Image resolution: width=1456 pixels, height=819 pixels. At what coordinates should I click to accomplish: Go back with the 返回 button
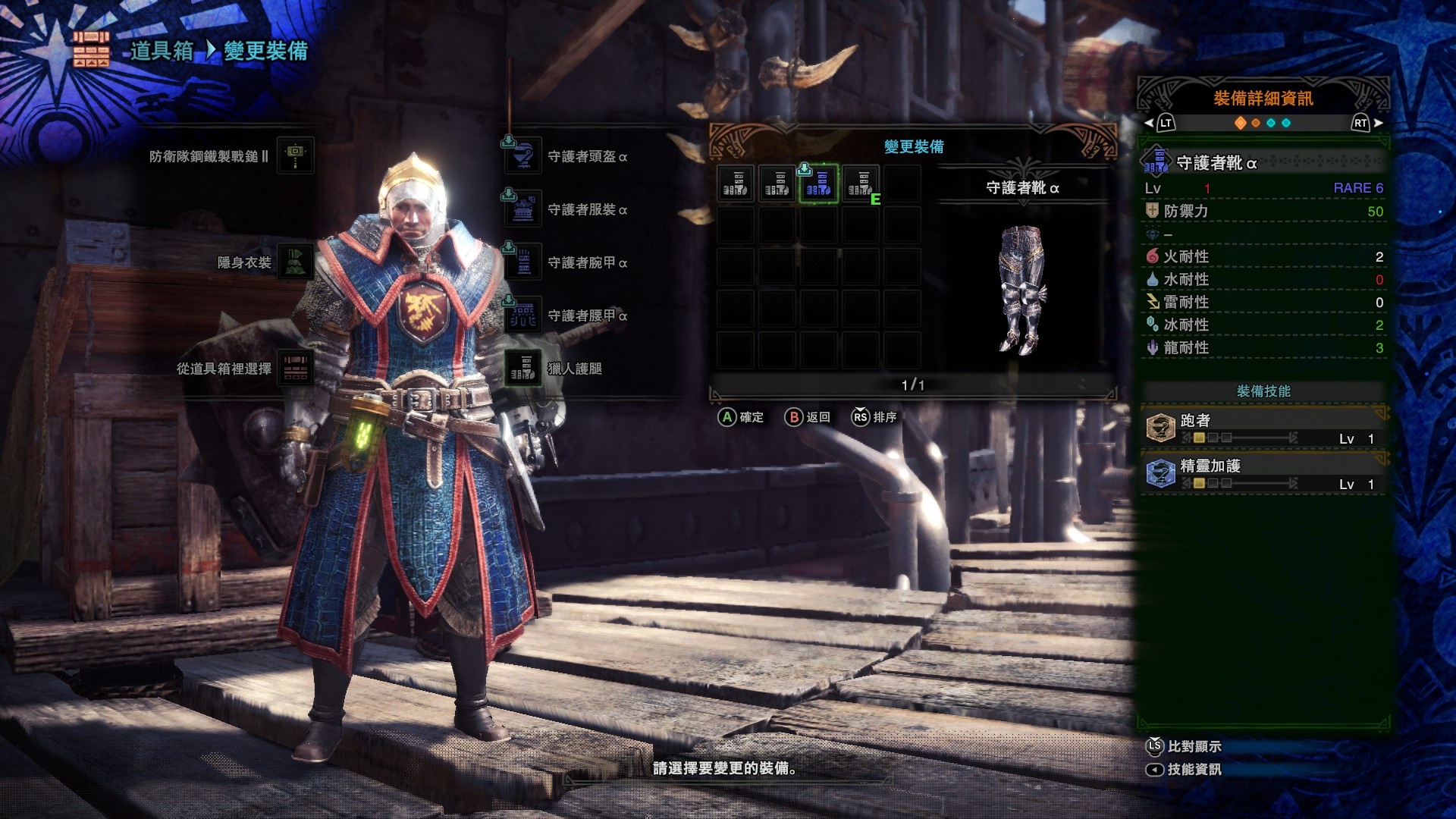point(808,417)
